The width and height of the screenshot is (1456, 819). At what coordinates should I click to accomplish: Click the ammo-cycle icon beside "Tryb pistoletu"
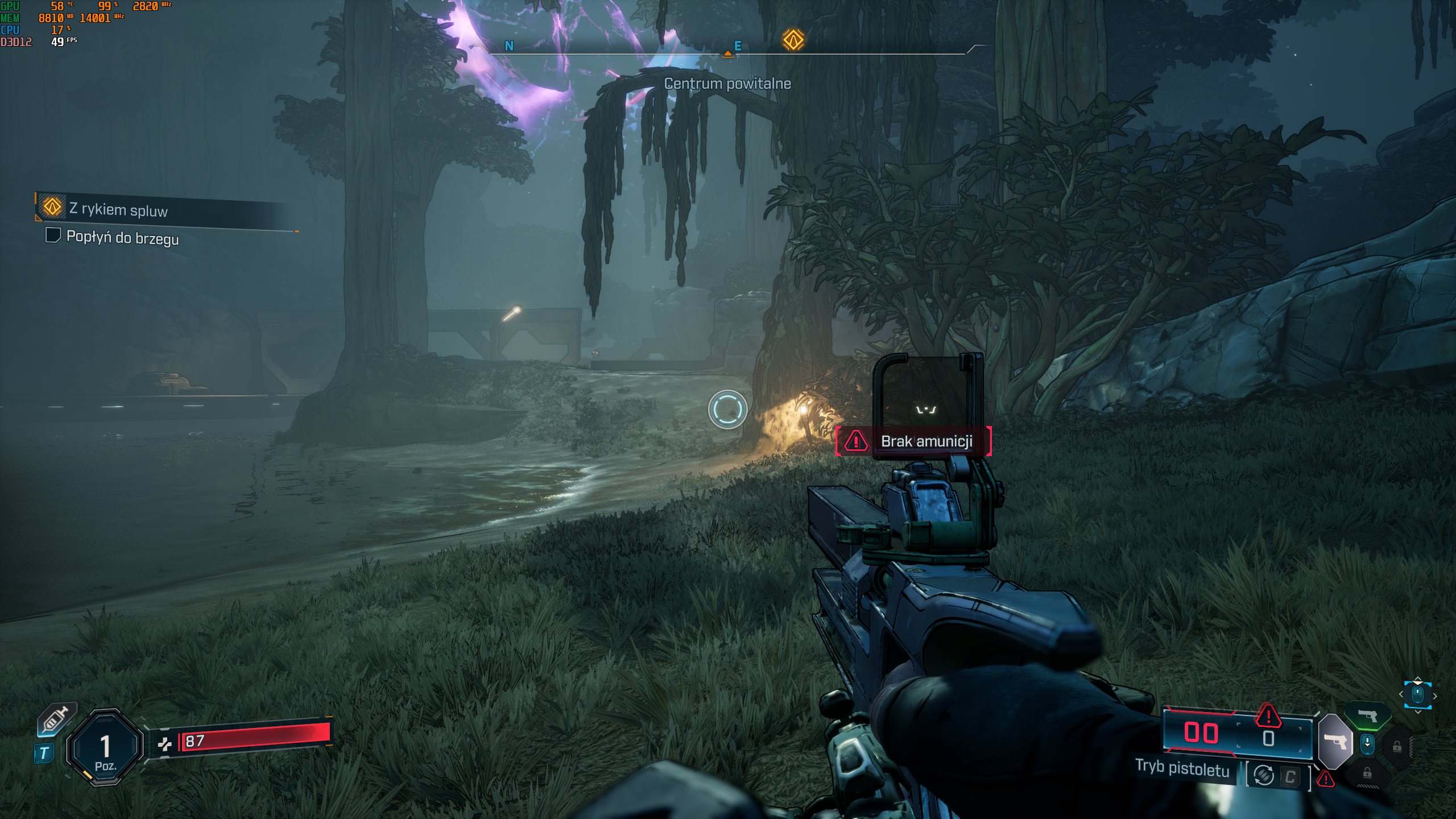point(1264,775)
